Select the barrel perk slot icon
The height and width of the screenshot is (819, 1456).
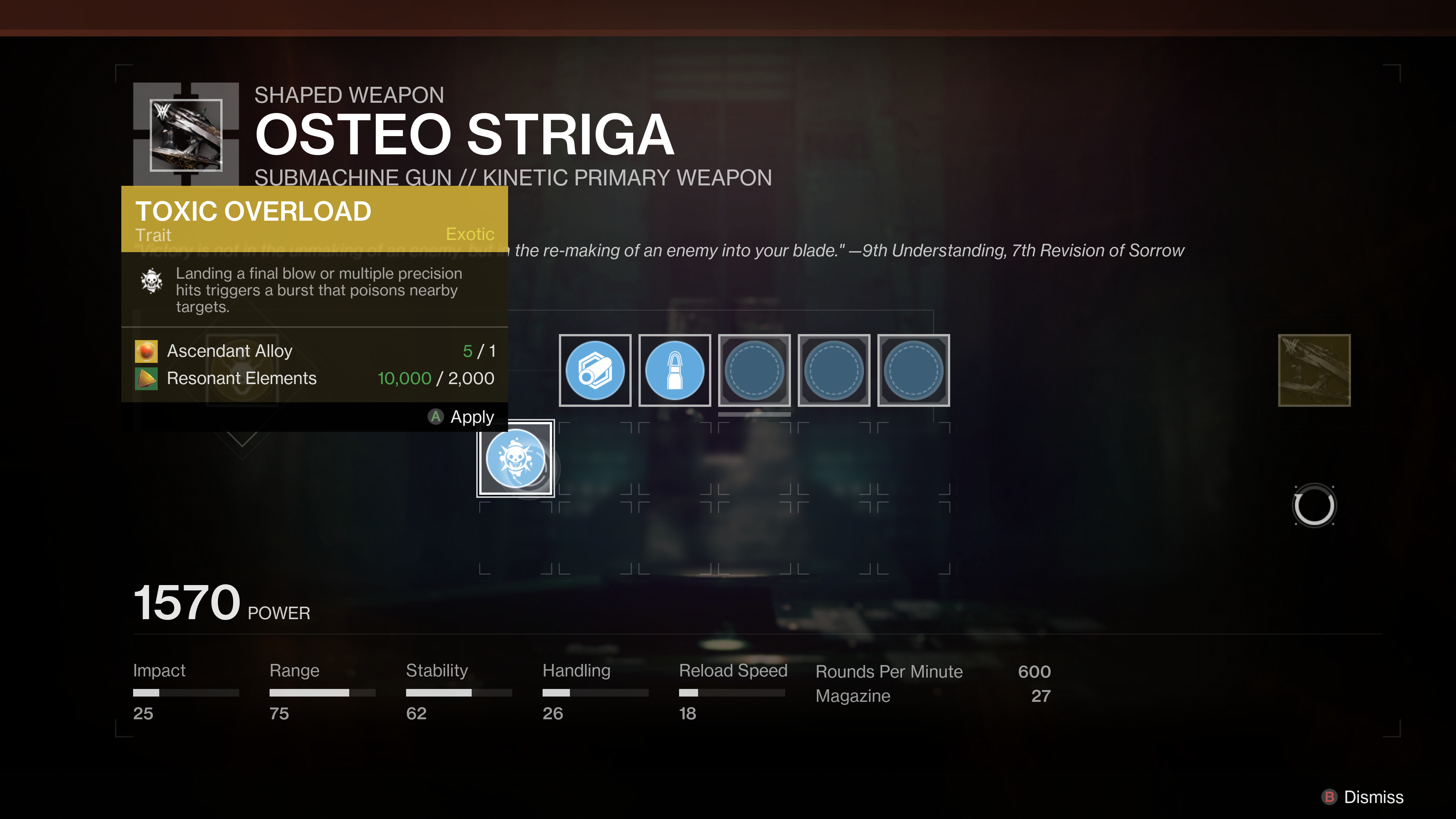click(x=595, y=371)
